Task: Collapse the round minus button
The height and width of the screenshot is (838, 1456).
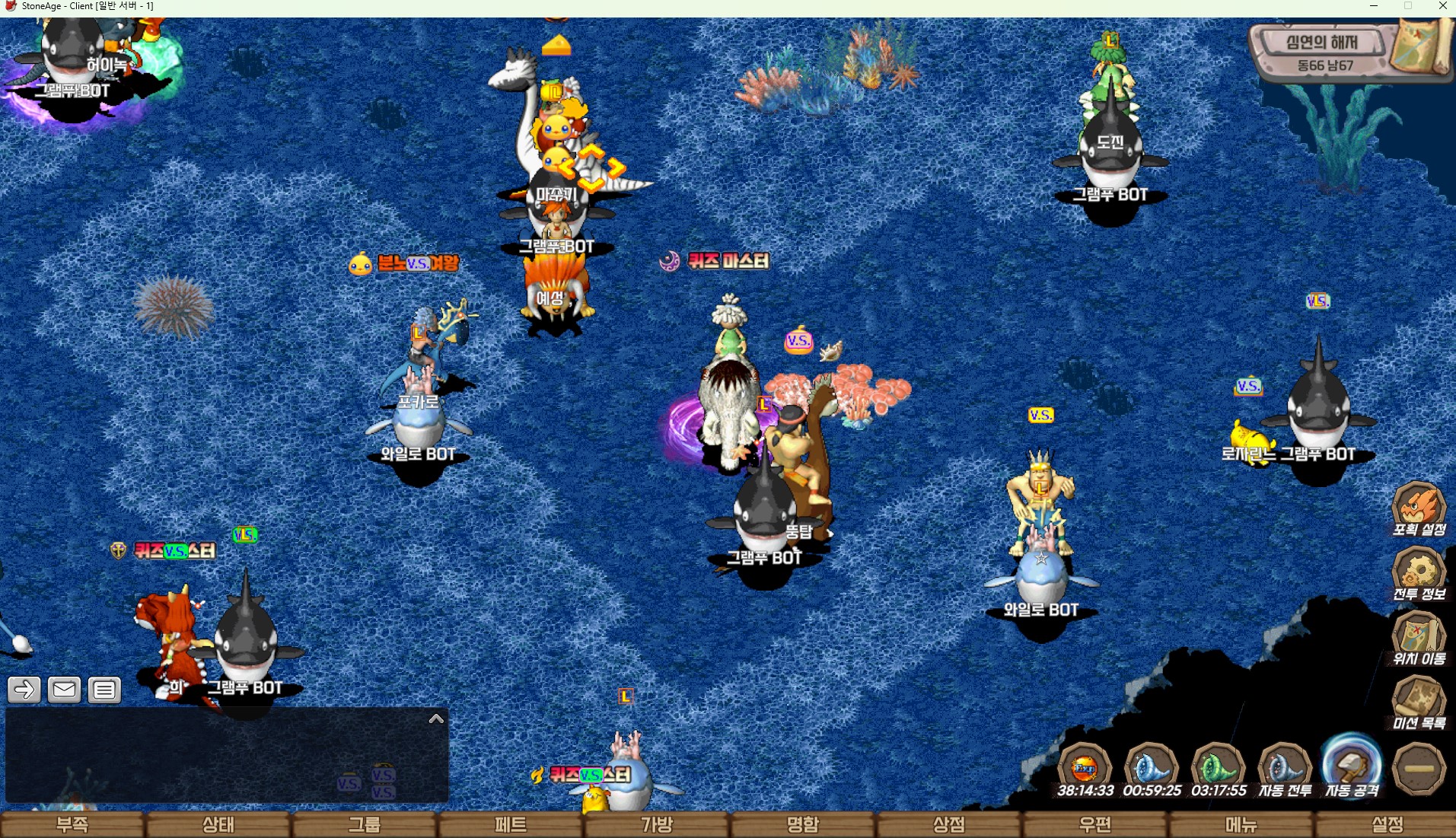Action: click(1419, 769)
